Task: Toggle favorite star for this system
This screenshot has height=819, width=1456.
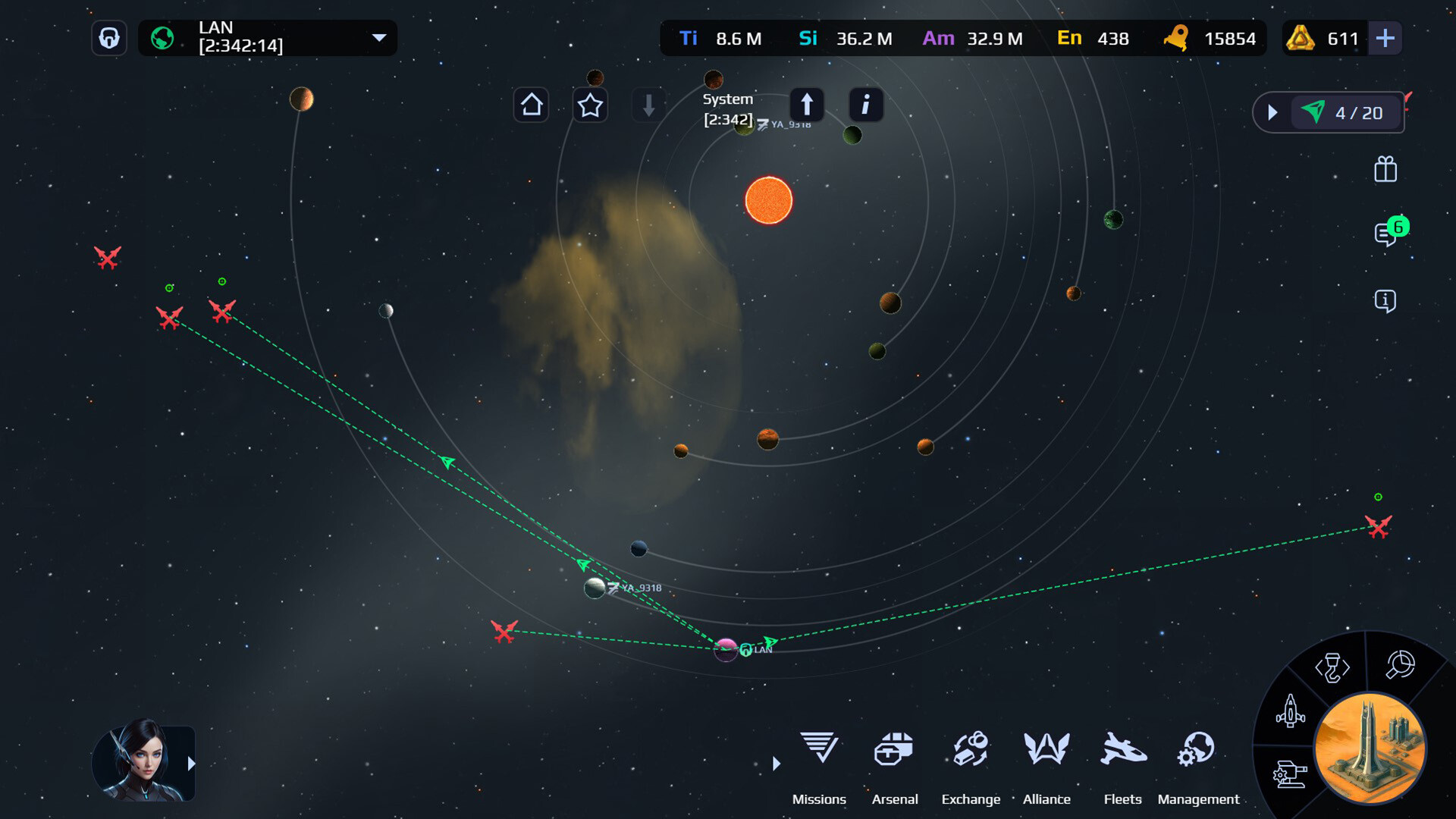Action: point(590,105)
